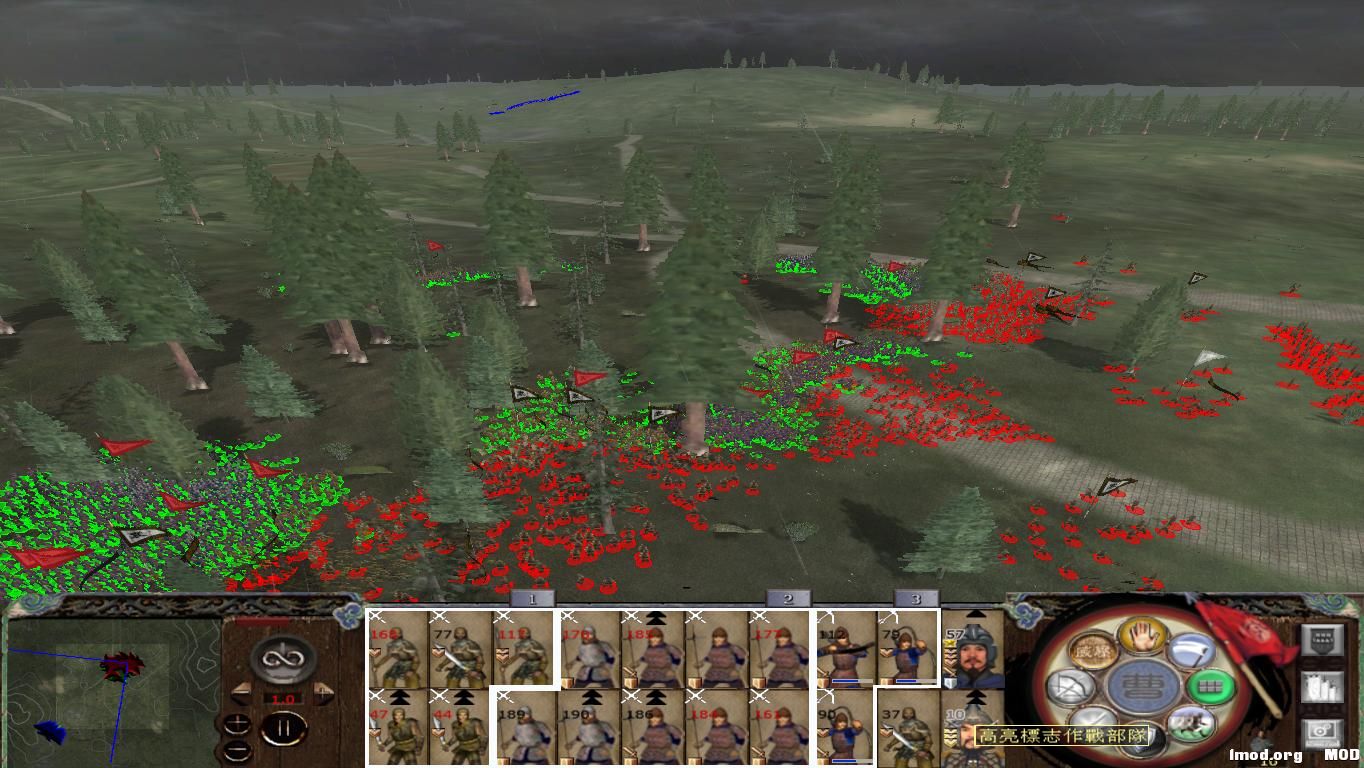Increase battle speed with the right arrow
This screenshot has height=768, width=1364.
pyautogui.click(x=324, y=692)
